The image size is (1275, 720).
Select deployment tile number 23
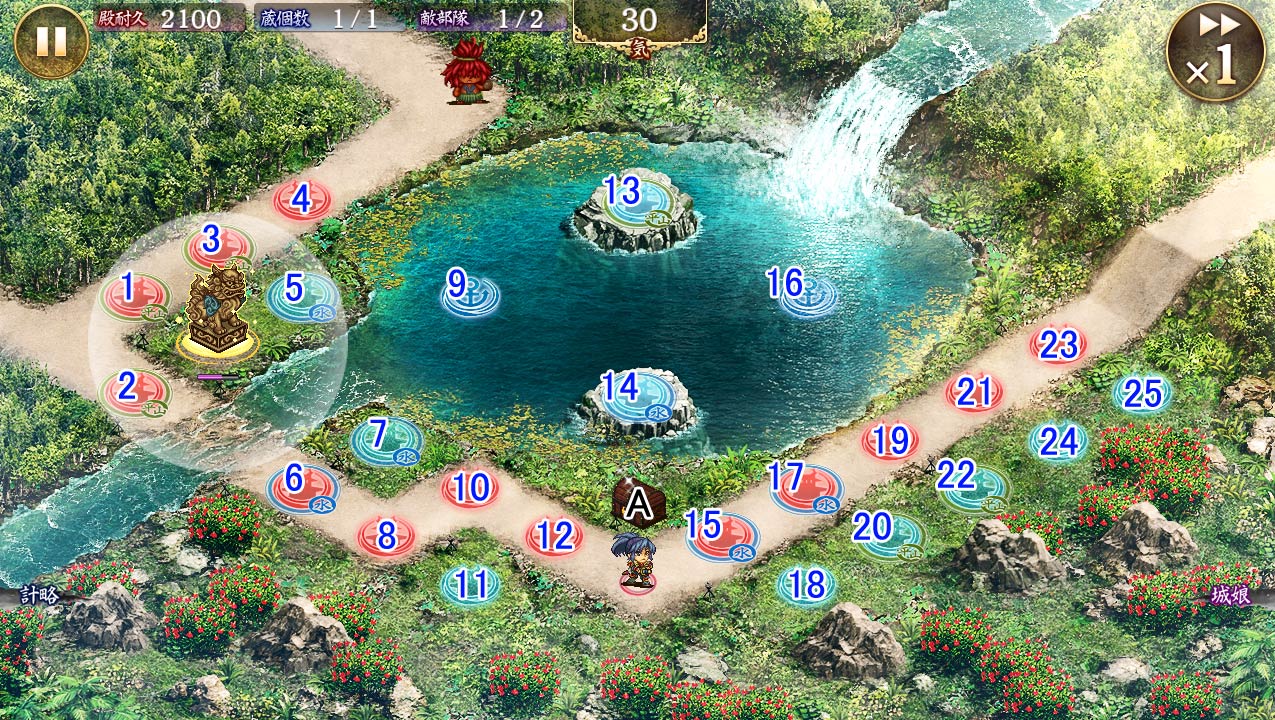(1058, 346)
